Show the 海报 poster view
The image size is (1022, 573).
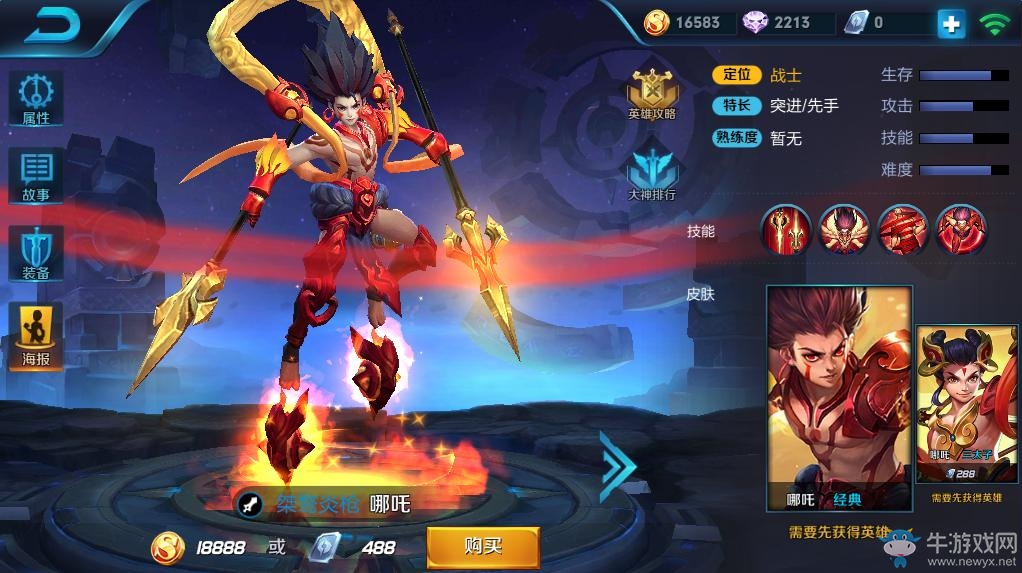point(36,337)
